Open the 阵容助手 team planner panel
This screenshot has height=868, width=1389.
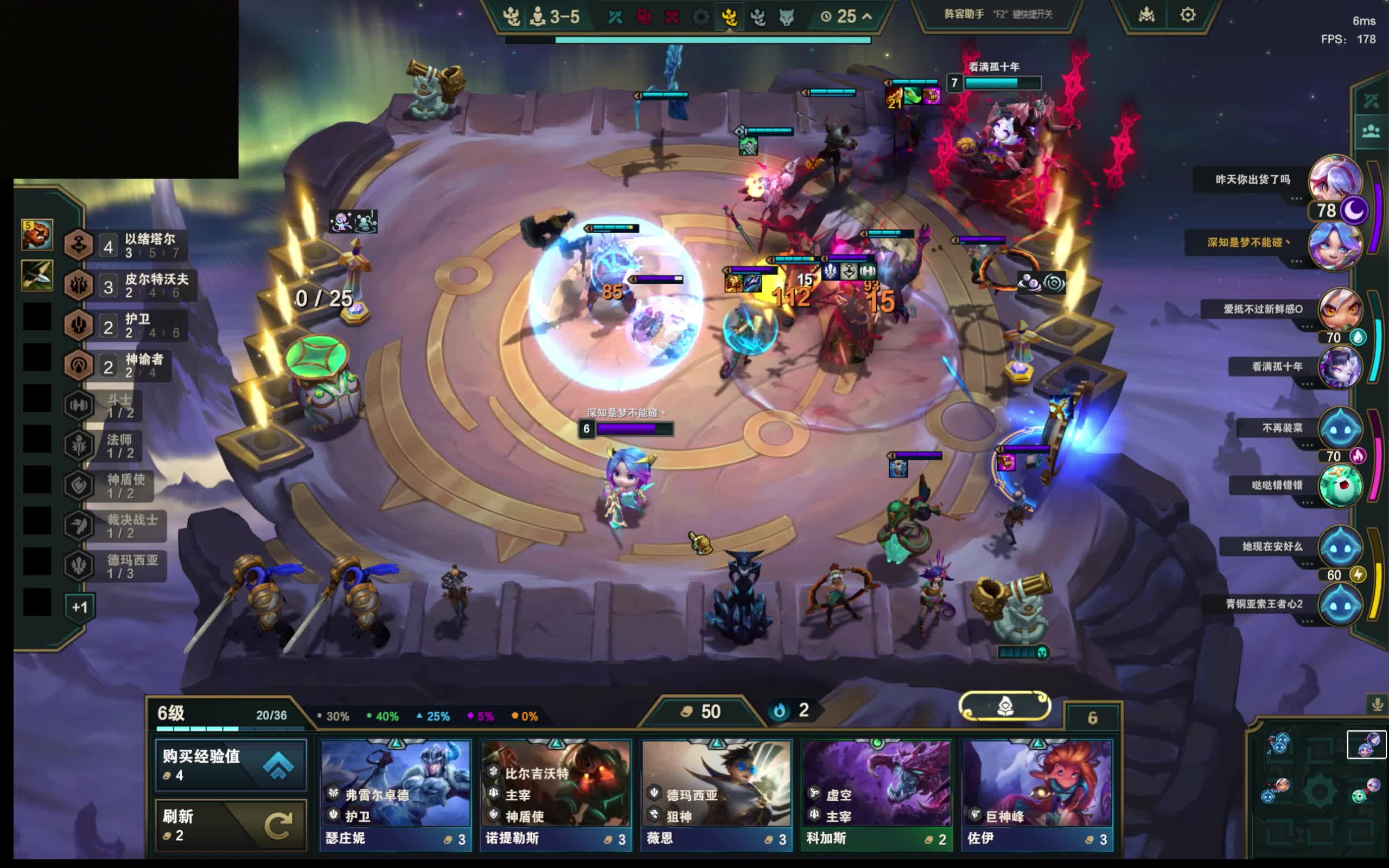point(998,15)
